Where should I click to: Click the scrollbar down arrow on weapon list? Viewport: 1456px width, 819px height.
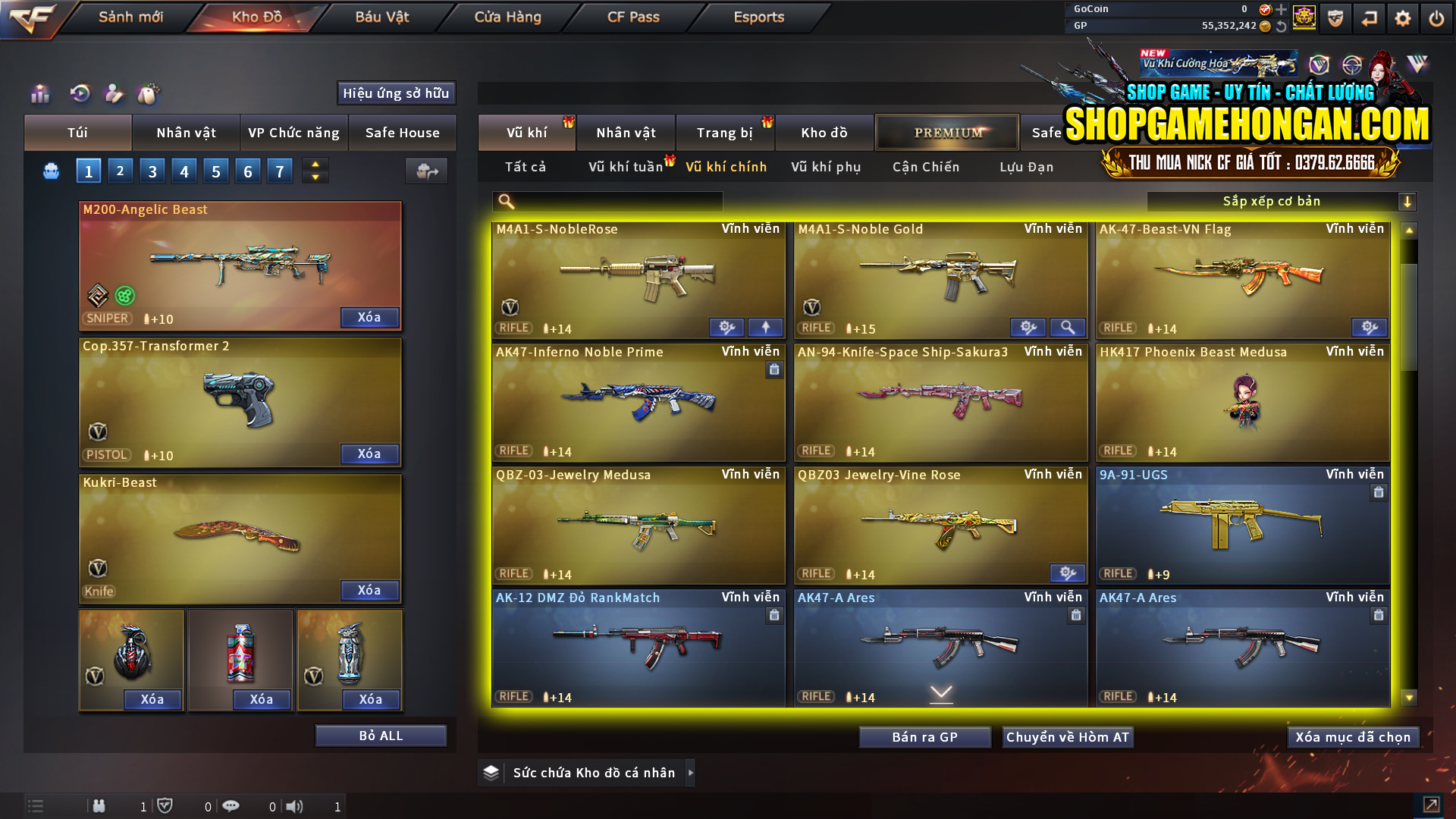click(1409, 695)
